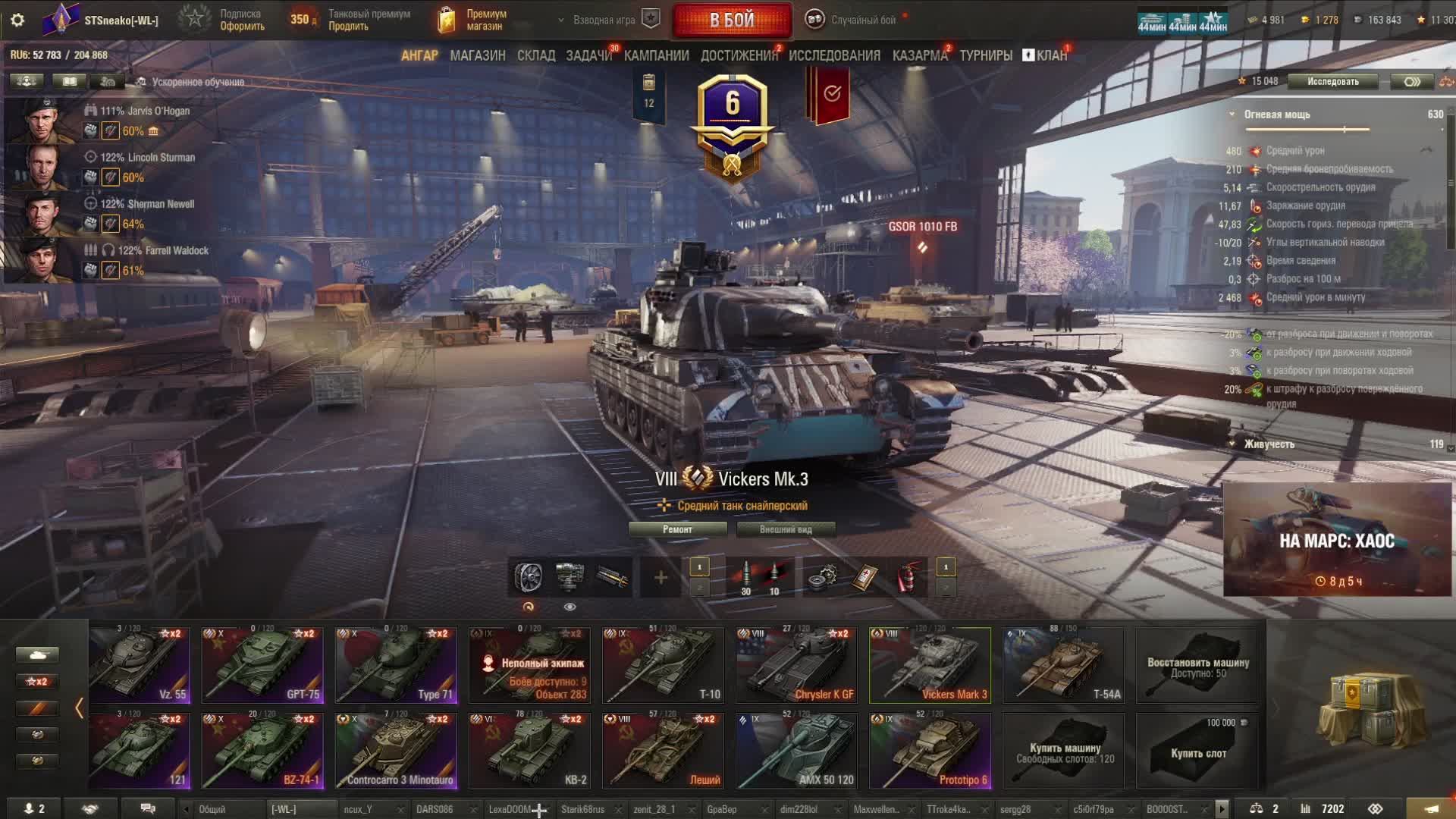This screenshot has height=819, width=1456.
Task: Click the Исследовать research button
Action: pos(1332,82)
